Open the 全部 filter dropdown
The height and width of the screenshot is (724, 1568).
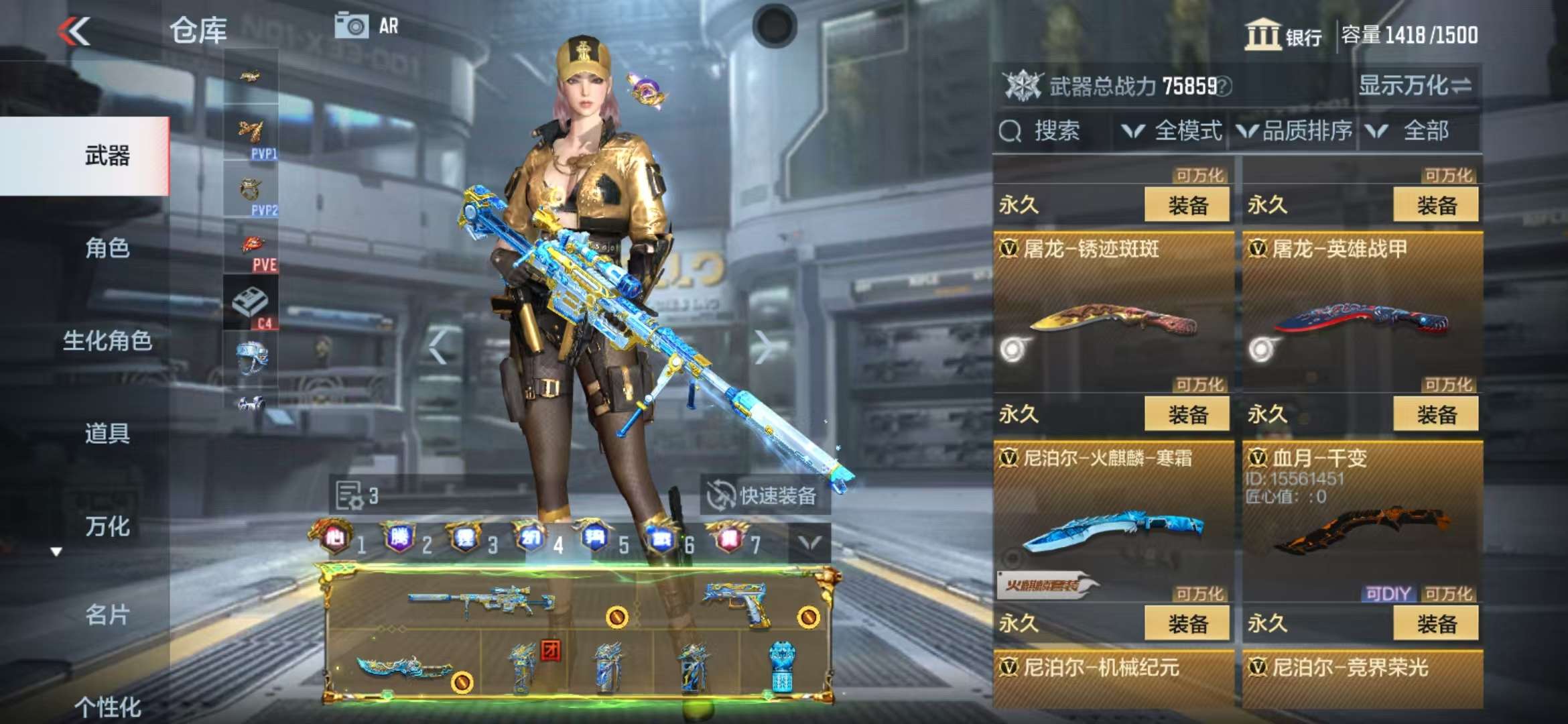point(1415,131)
